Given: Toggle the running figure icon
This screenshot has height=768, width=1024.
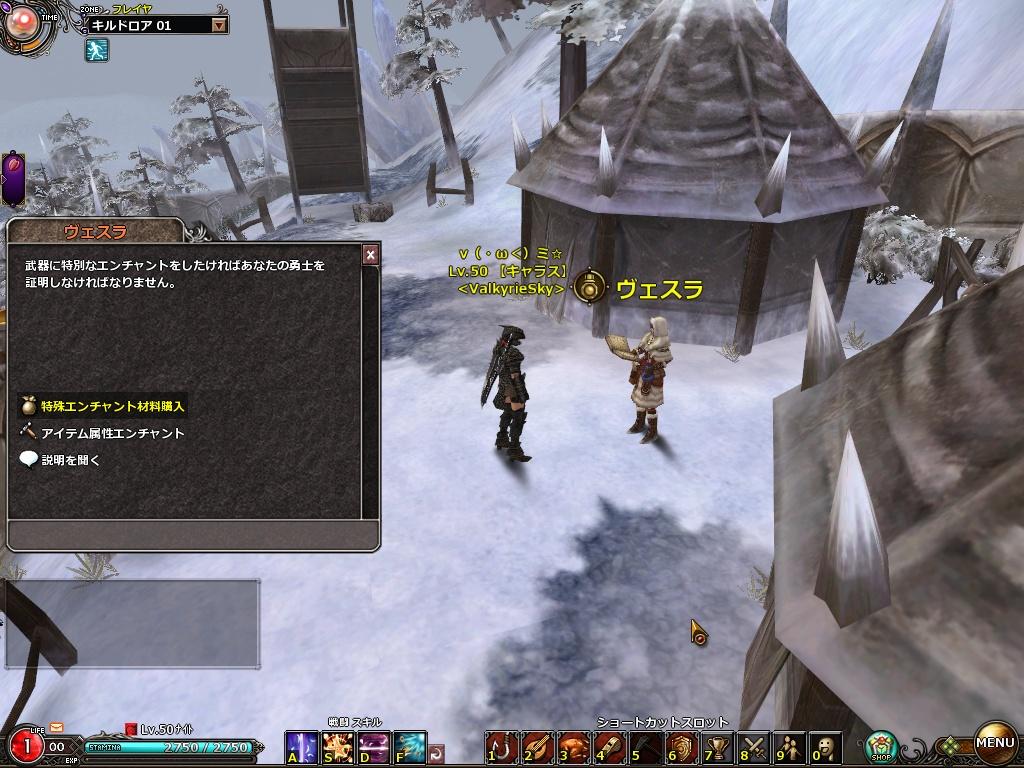Looking at the screenshot, I should pos(96,50).
